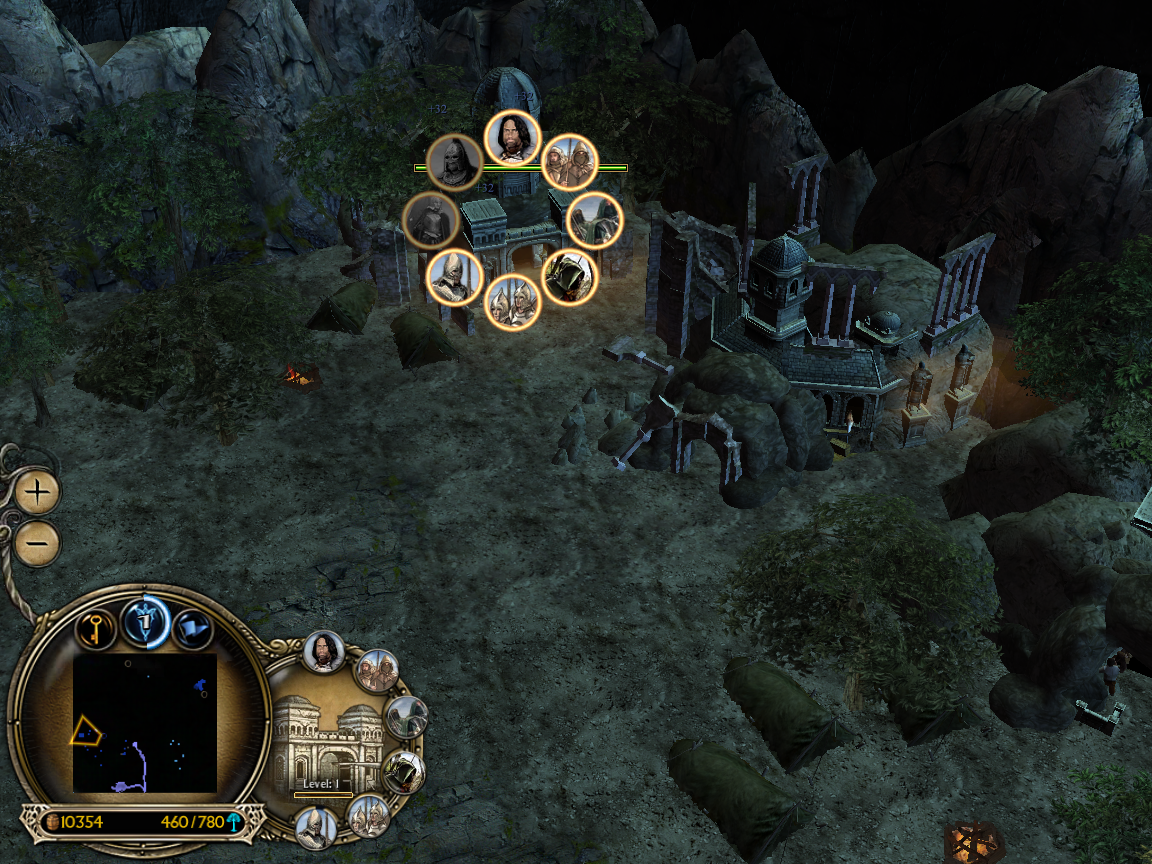Screen dimensions: 1152x864
Task: Choose the green-hooded archer in the bottom panel
Action: pyautogui.click(x=404, y=772)
